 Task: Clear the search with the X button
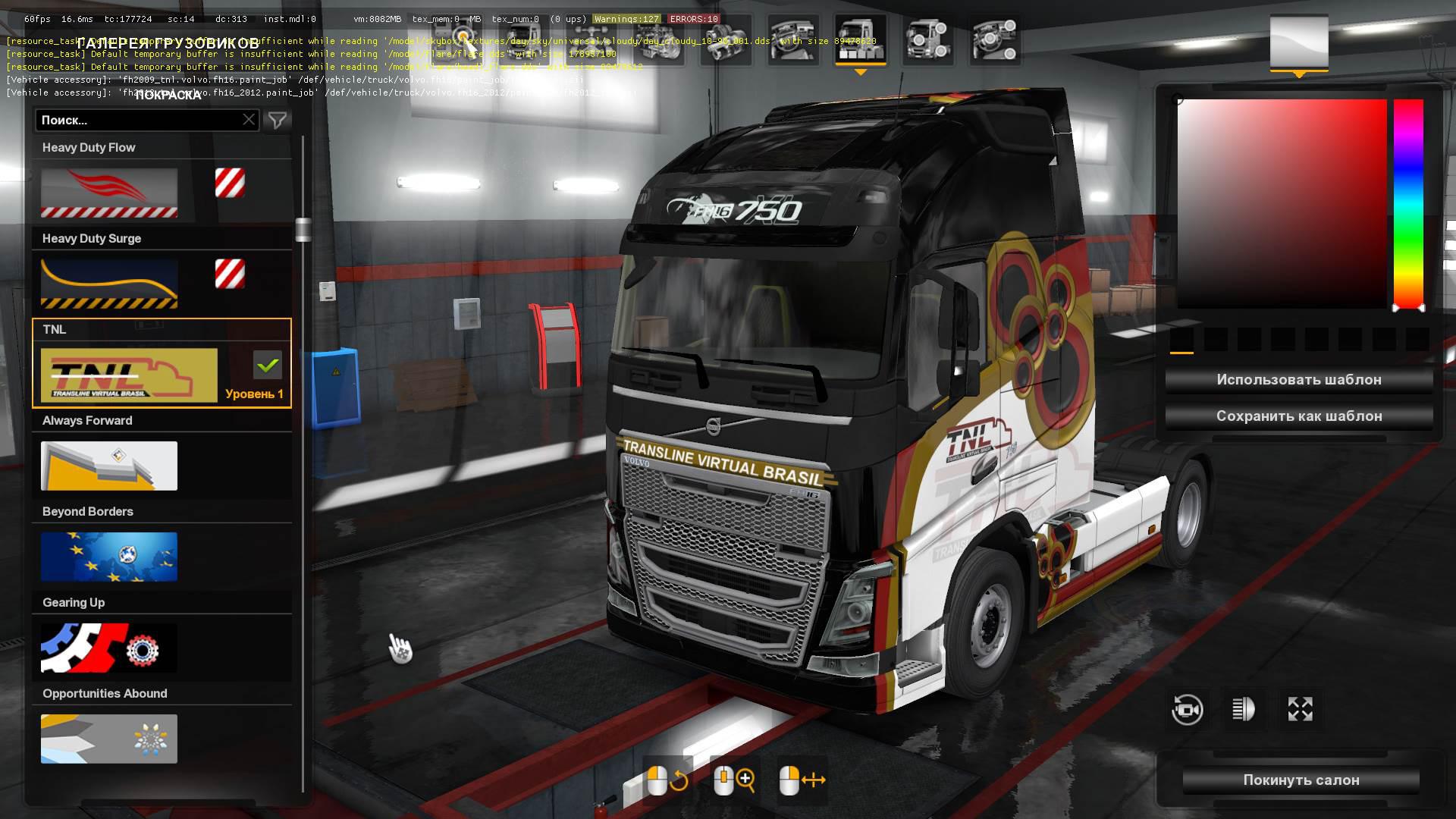coord(249,120)
